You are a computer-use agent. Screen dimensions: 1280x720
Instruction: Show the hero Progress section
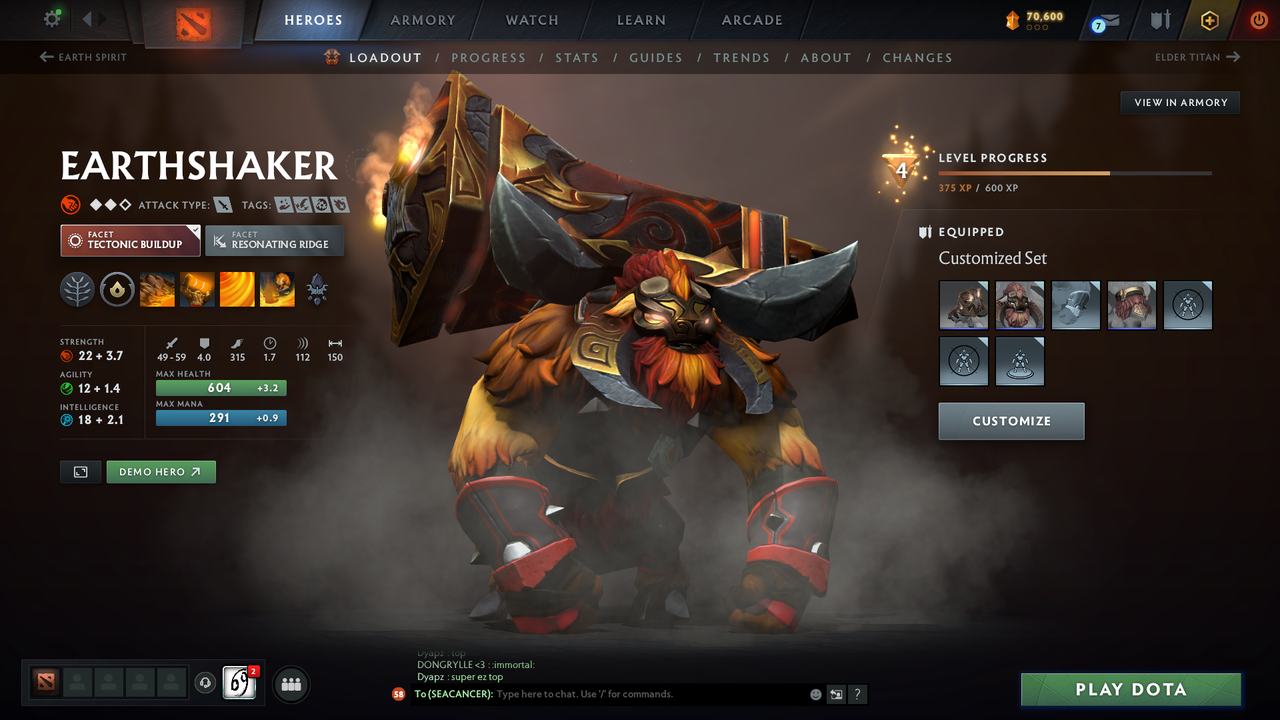[x=488, y=58]
